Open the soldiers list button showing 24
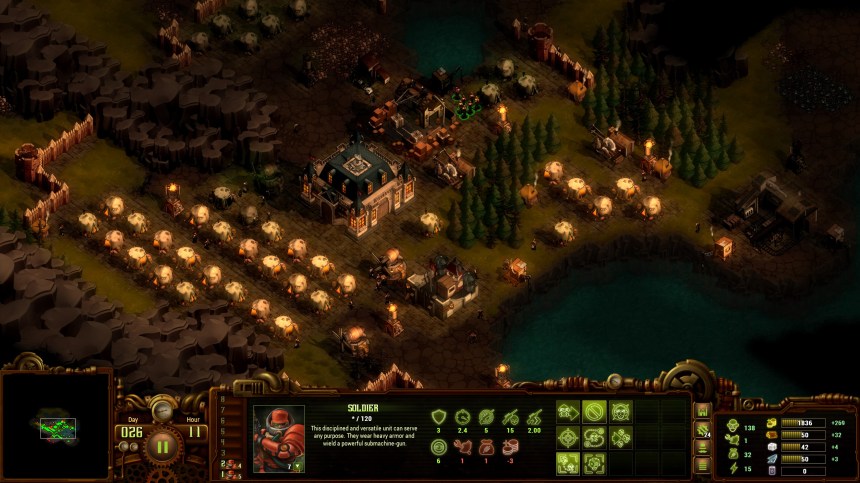 [702, 432]
